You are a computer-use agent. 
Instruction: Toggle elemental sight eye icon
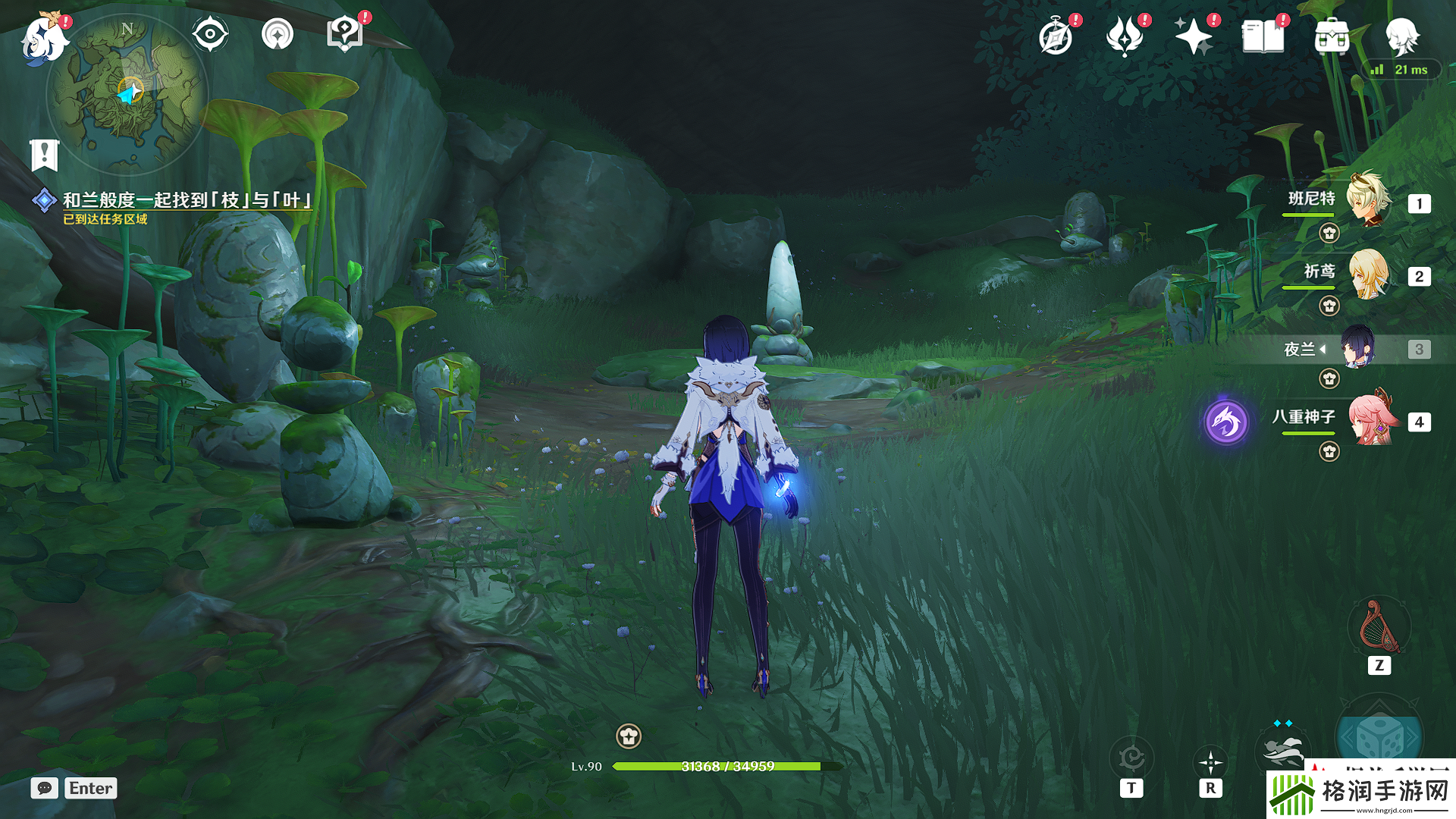(210, 34)
